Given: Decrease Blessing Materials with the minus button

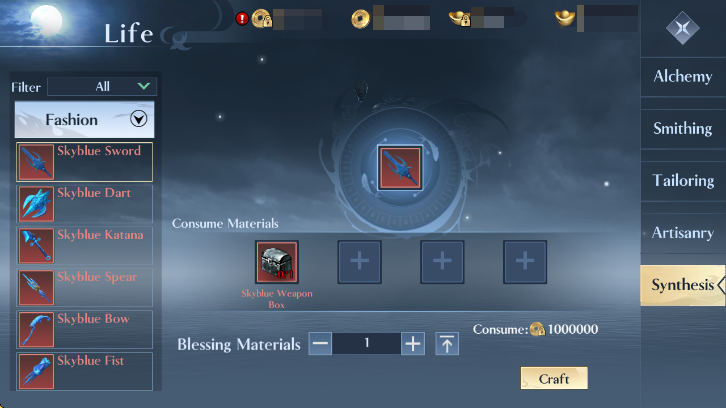Looking at the screenshot, I should (320, 344).
